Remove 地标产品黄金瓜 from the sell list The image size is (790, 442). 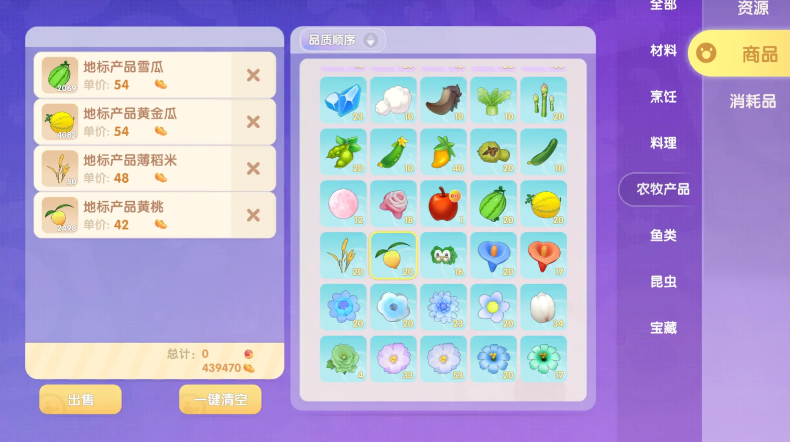pos(253,122)
